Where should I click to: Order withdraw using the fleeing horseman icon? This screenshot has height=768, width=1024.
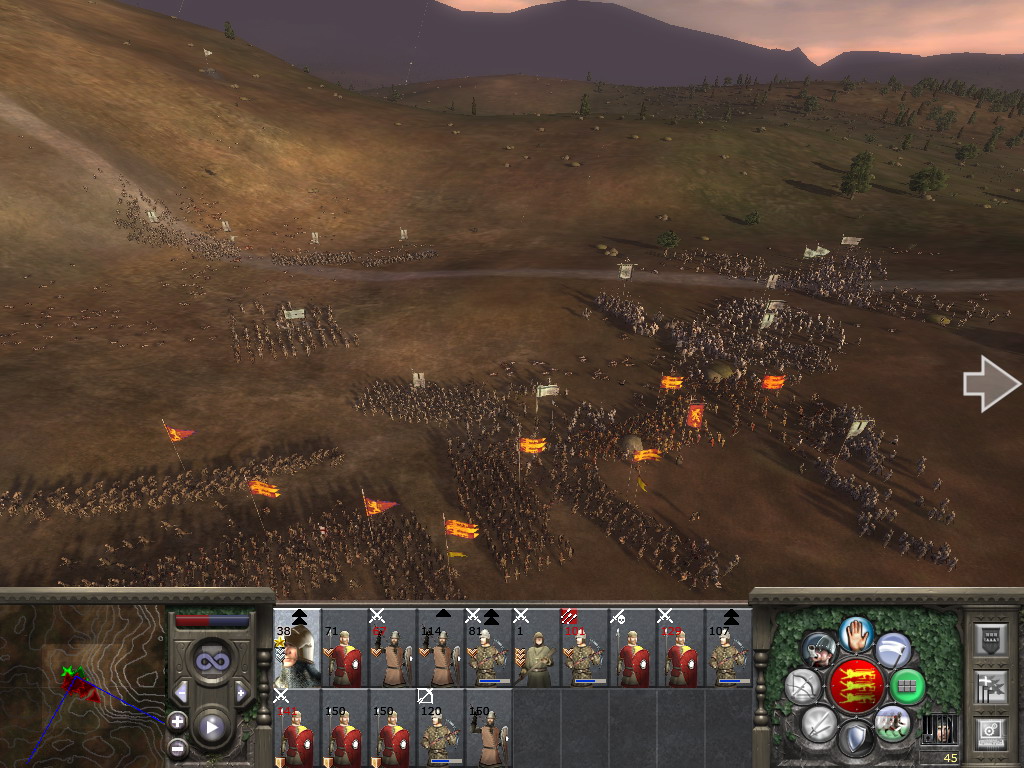tap(892, 722)
